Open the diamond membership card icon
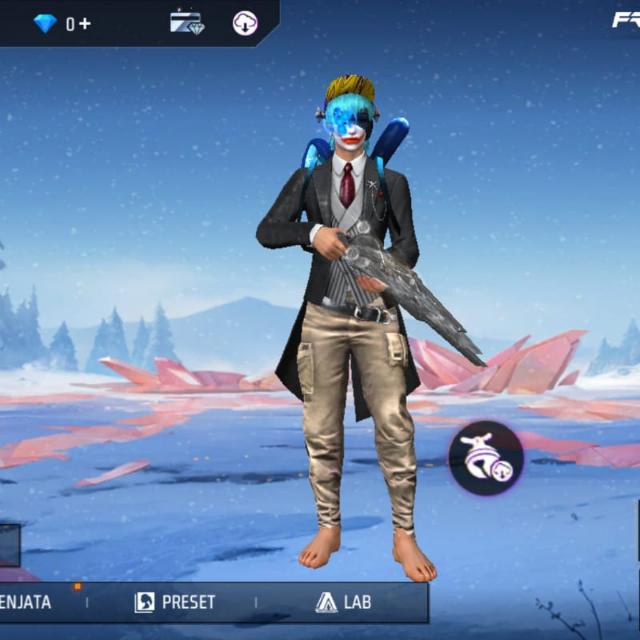This screenshot has width=640, height=640. (x=186, y=22)
